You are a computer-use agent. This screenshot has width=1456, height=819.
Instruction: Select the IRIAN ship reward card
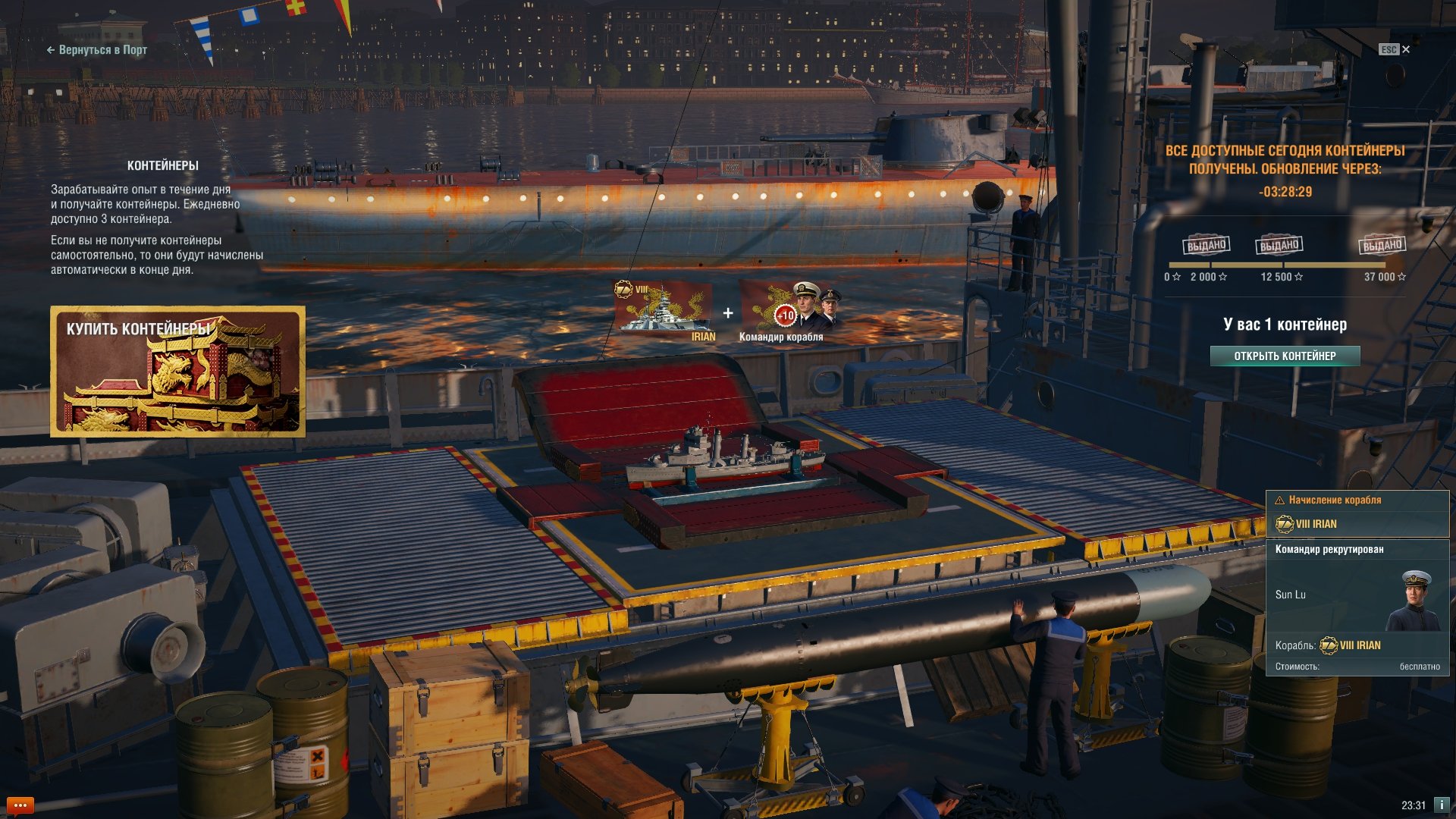(664, 310)
